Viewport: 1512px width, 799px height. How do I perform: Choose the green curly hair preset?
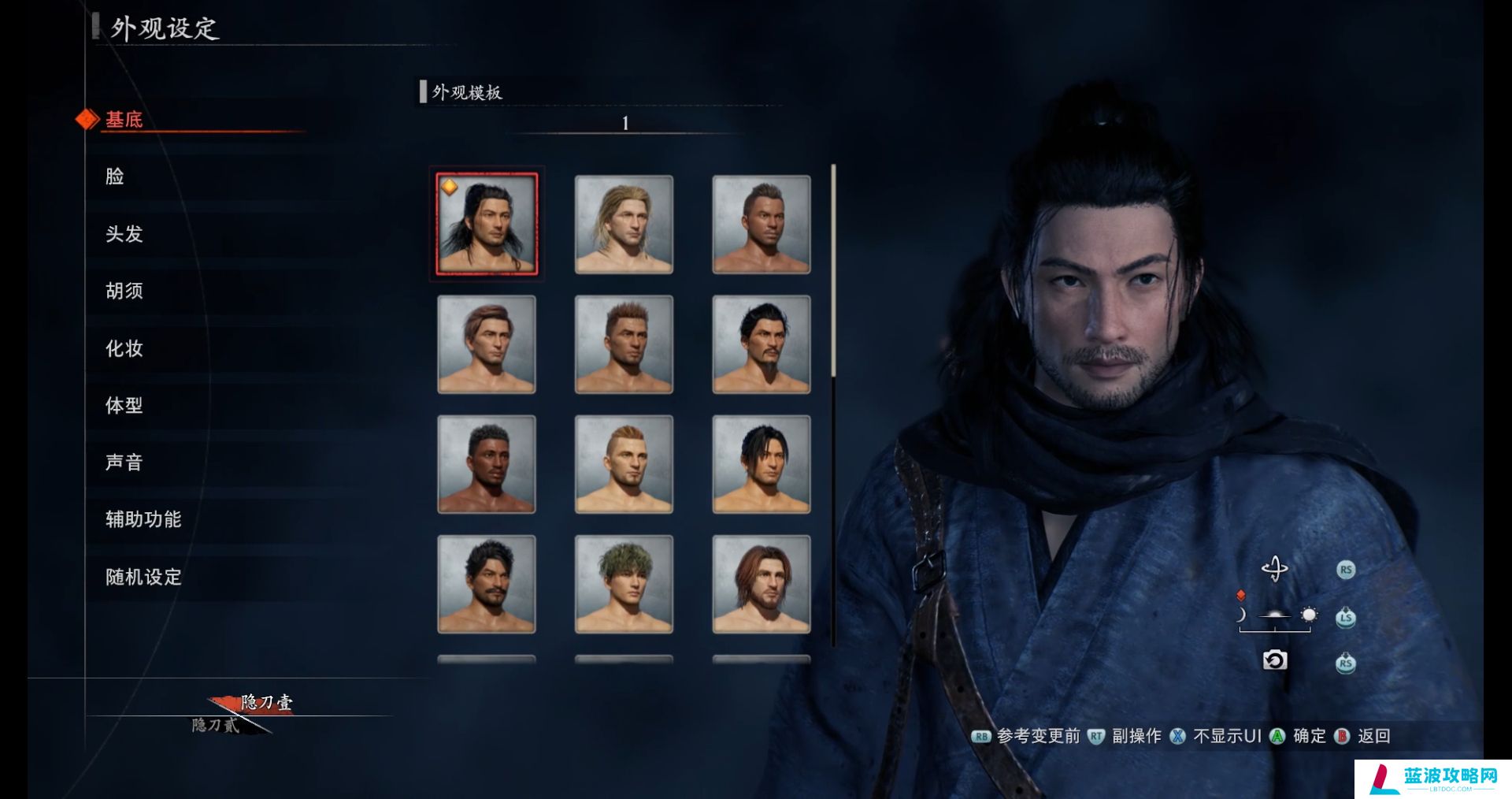coord(624,584)
